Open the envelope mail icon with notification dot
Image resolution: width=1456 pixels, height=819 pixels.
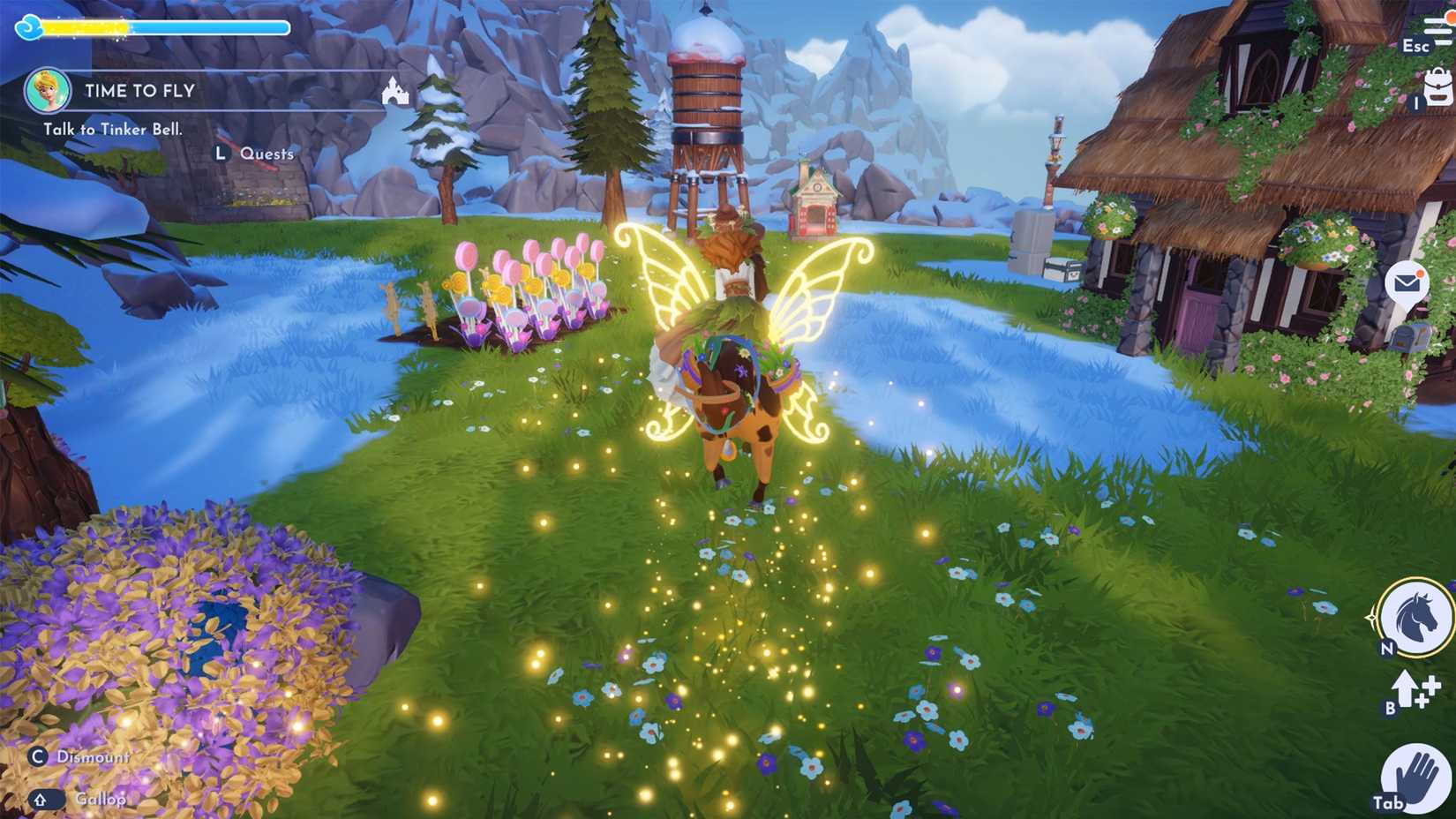coord(1407,282)
